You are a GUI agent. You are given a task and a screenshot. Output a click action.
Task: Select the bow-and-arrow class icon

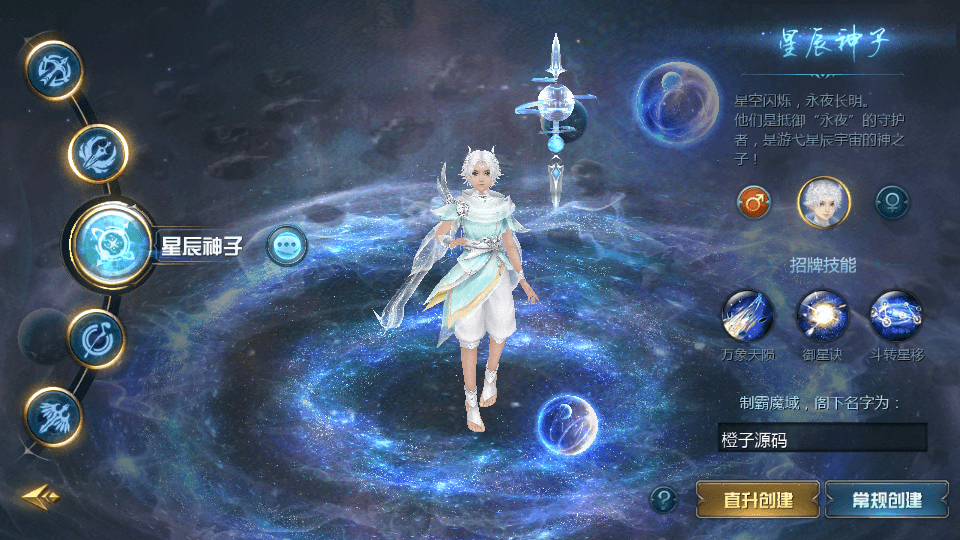coord(53,69)
